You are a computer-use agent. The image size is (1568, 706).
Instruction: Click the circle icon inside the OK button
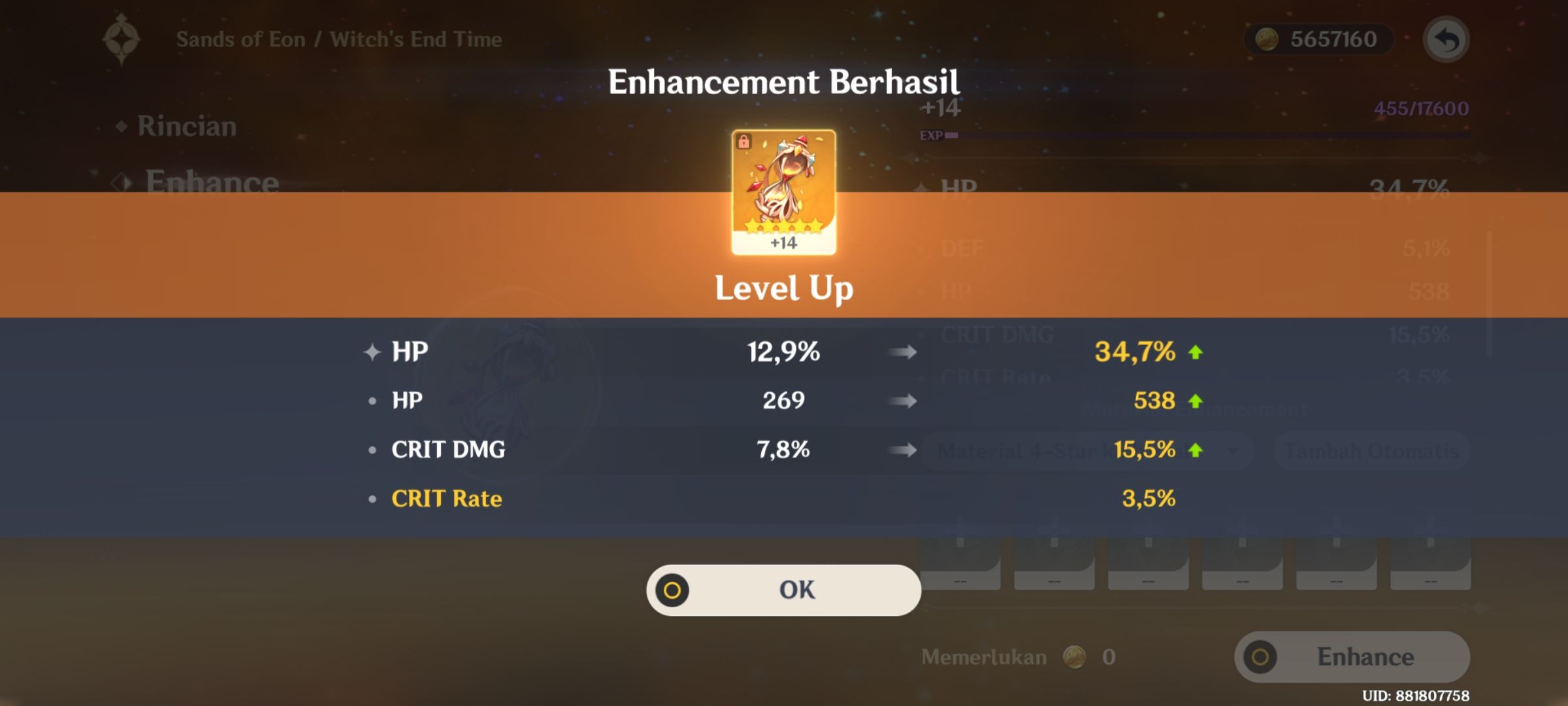[x=672, y=589]
